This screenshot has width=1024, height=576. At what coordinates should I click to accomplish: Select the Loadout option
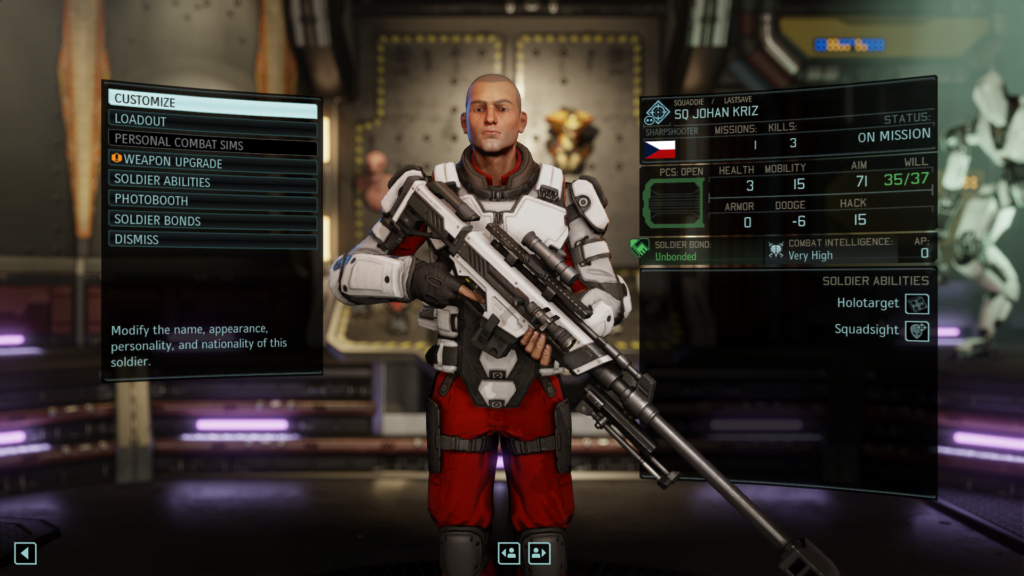pyautogui.click(x=212, y=120)
